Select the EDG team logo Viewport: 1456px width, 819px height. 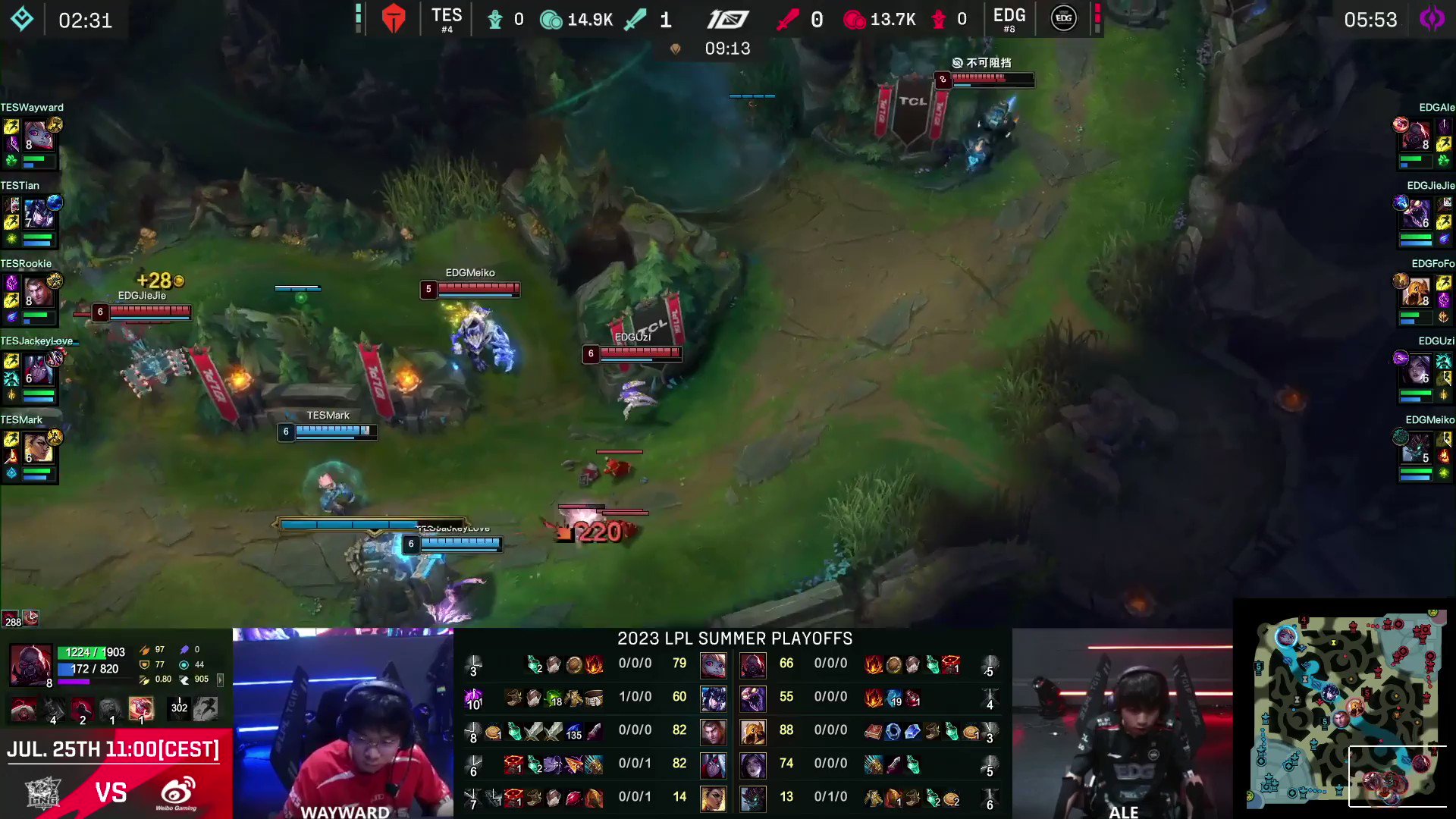pyautogui.click(x=1064, y=19)
